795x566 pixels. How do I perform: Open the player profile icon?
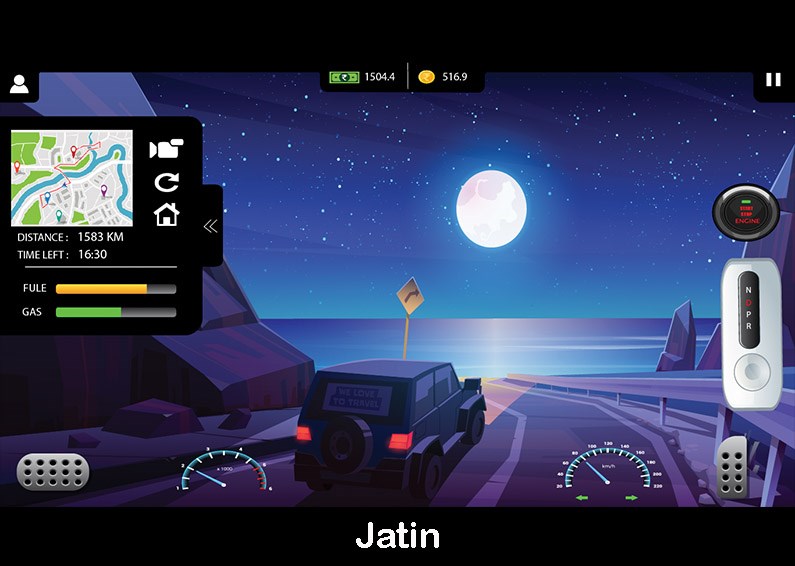[x=19, y=84]
